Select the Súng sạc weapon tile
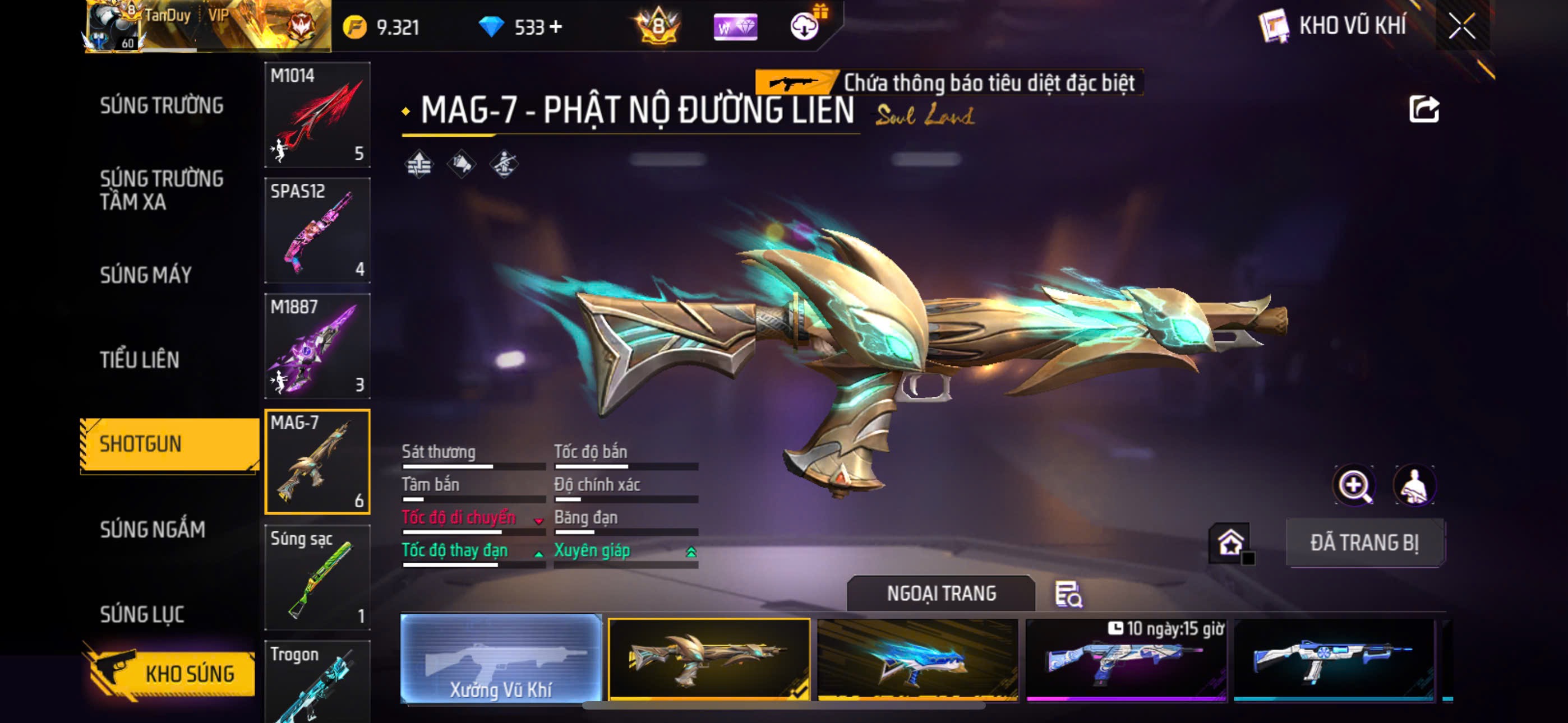This screenshot has height=723, width=1568. point(317,577)
